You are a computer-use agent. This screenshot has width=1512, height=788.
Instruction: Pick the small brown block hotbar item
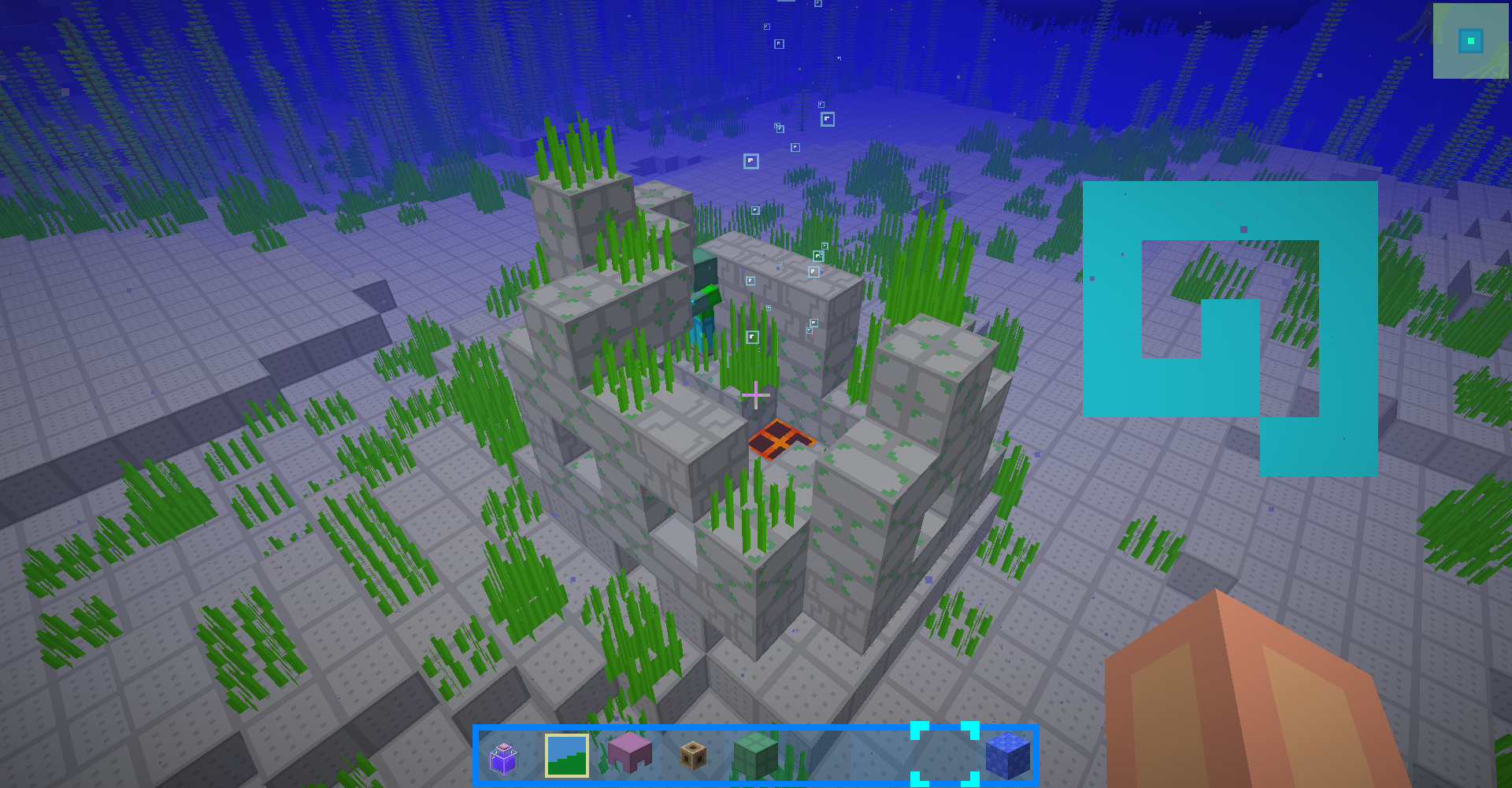(693, 756)
